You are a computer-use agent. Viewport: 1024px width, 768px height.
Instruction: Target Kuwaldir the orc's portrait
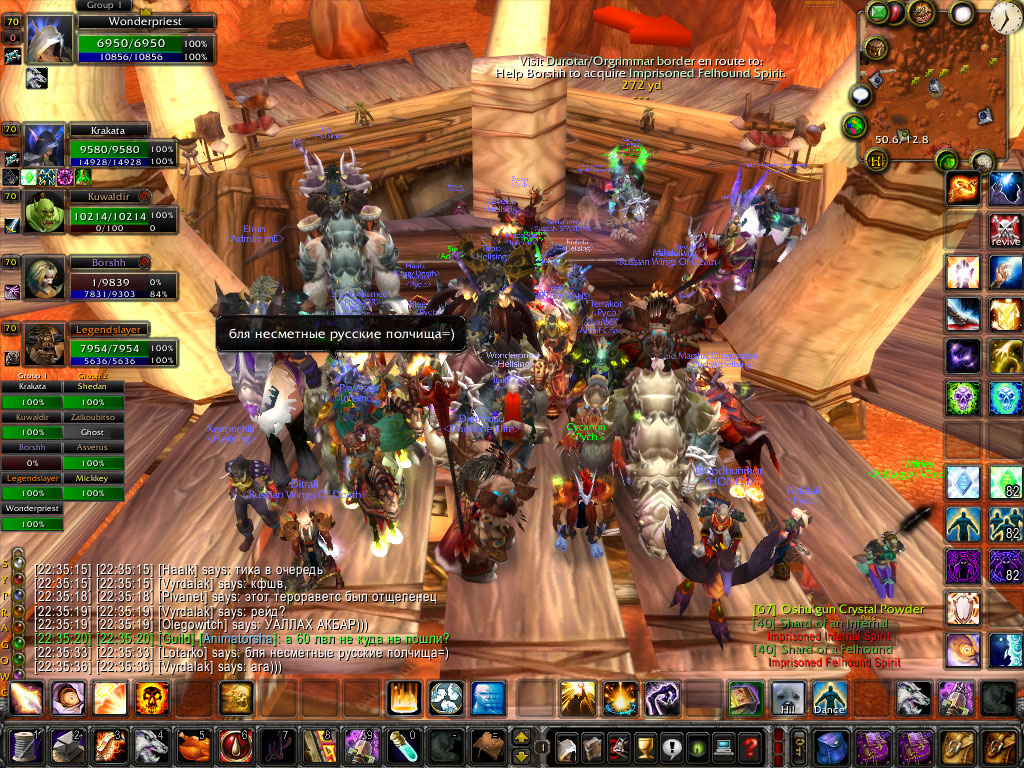pos(44,212)
